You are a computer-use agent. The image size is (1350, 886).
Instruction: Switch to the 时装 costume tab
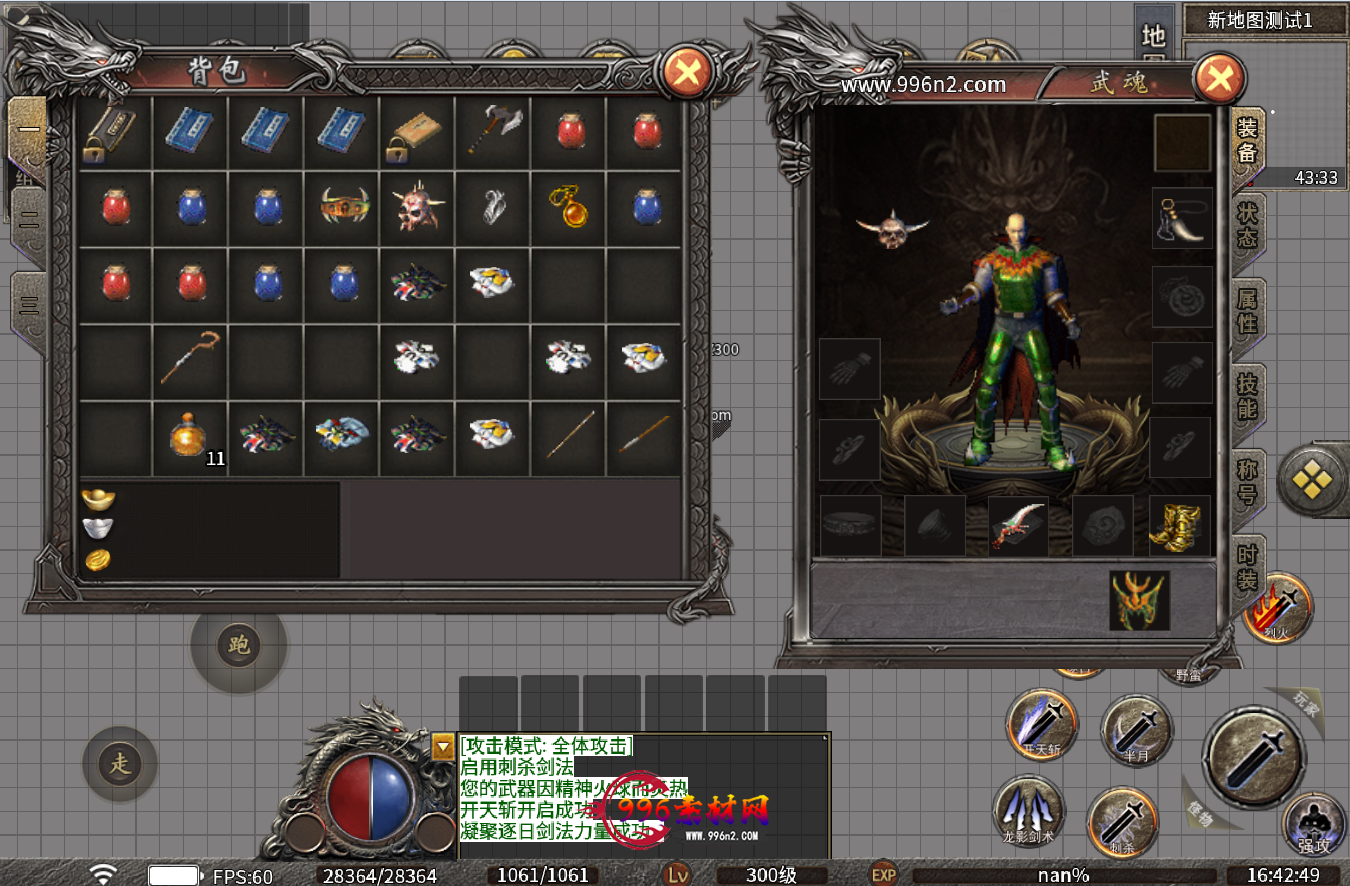[x=1248, y=566]
